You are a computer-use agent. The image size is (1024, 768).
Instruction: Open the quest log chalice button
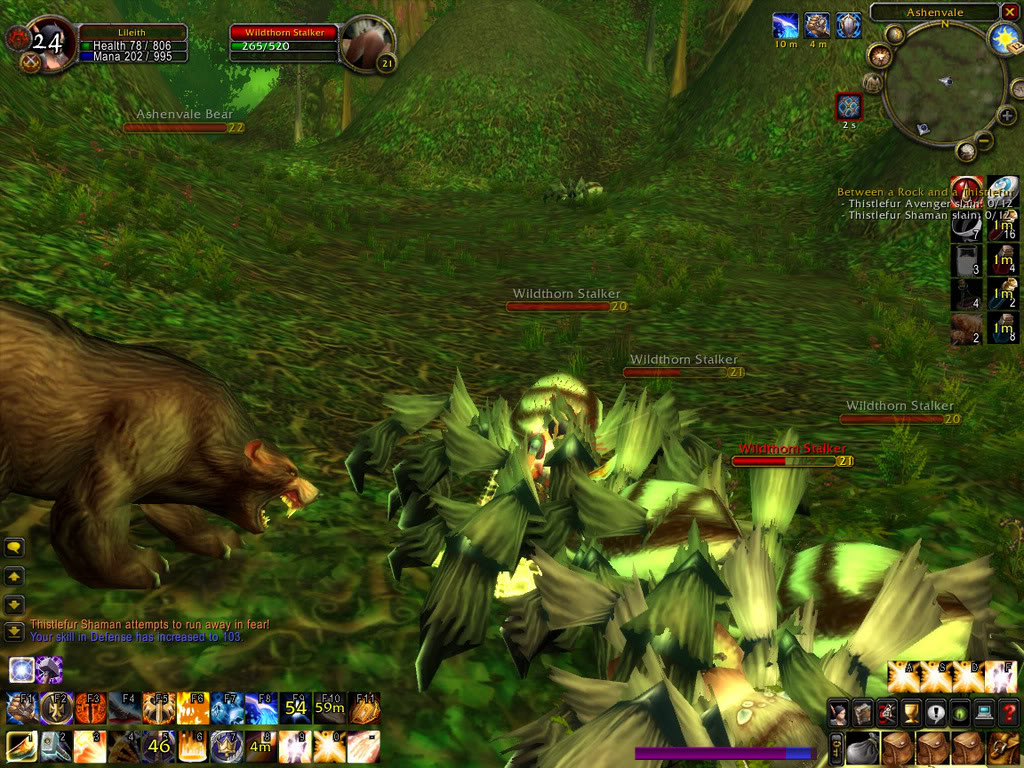click(x=911, y=713)
